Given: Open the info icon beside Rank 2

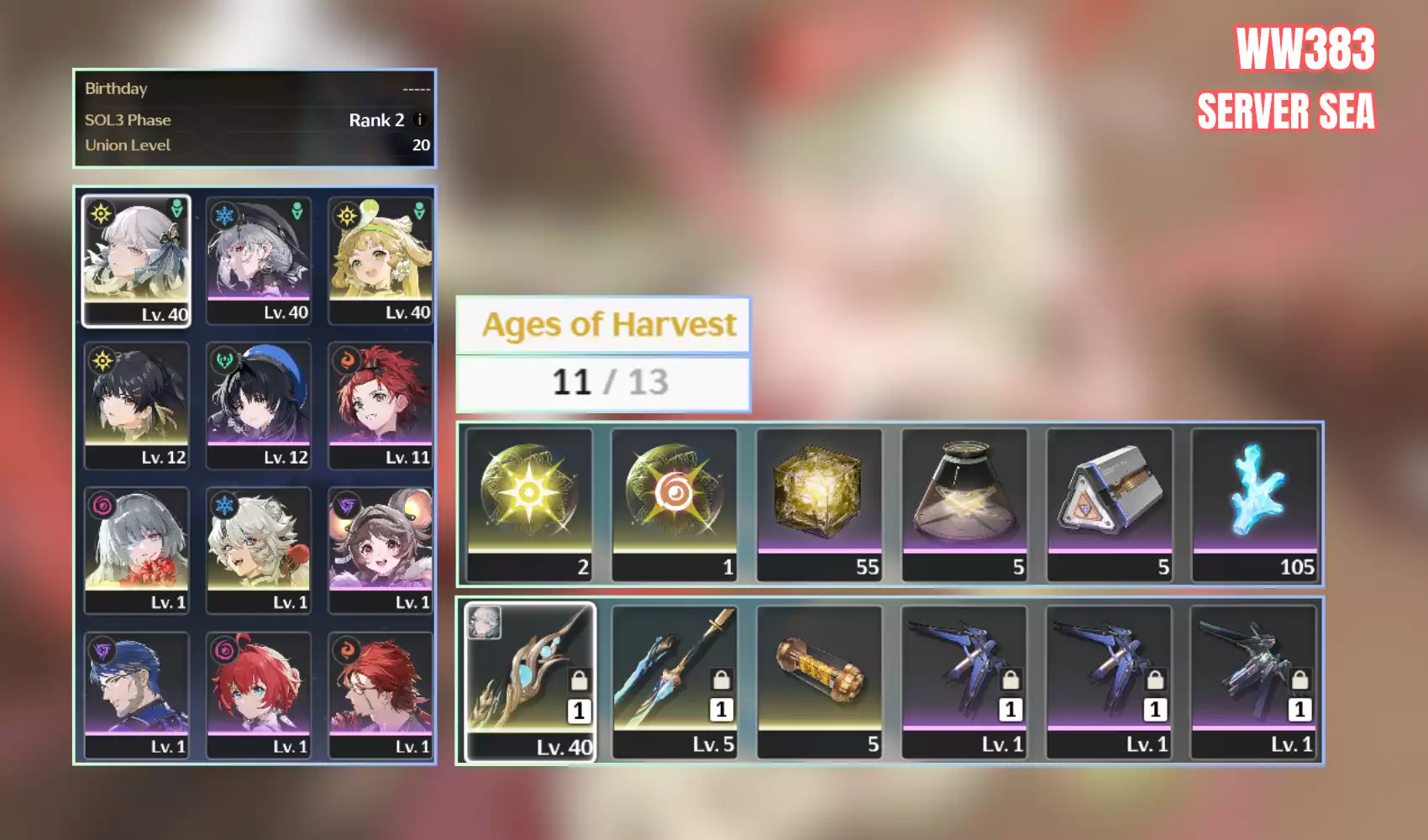Looking at the screenshot, I should click(420, 120).
